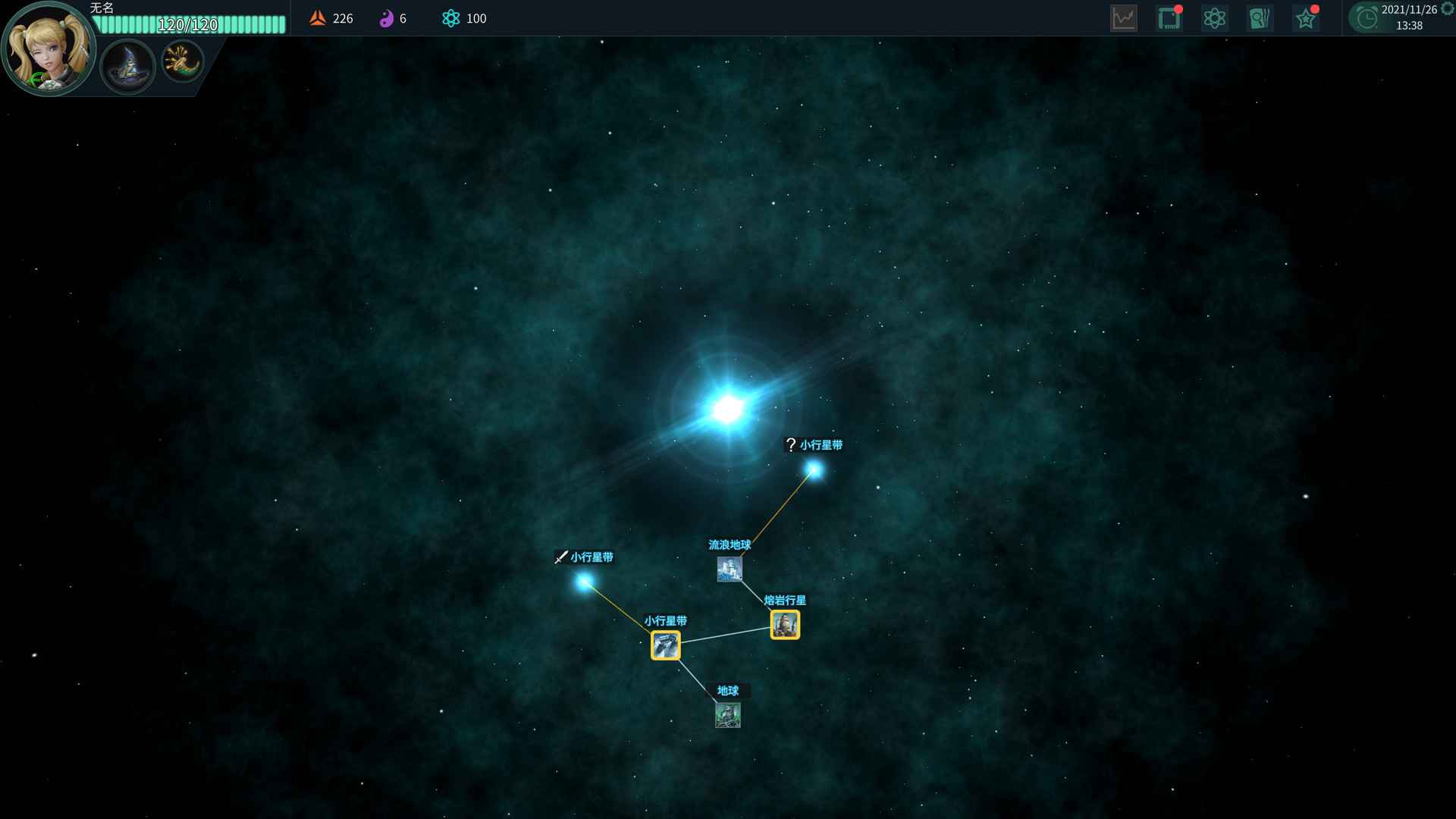
Task: Select the 熔岩行星 lava planet node
Action: 785,624
